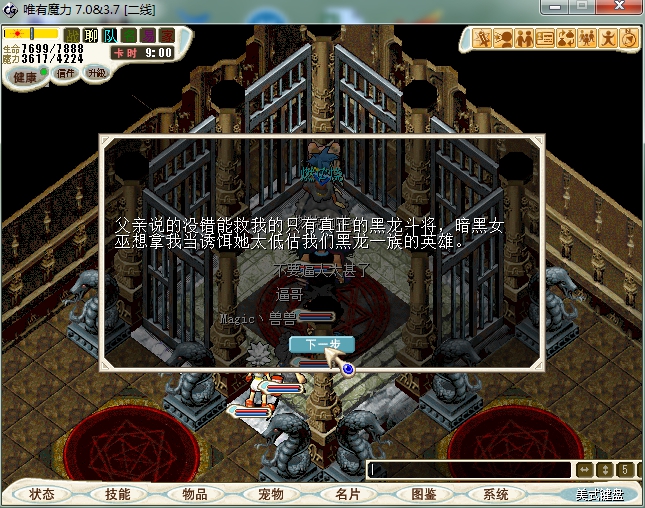
Task: Click the 健康 health button
Action: pyautogui.click(x=25, y=77)
